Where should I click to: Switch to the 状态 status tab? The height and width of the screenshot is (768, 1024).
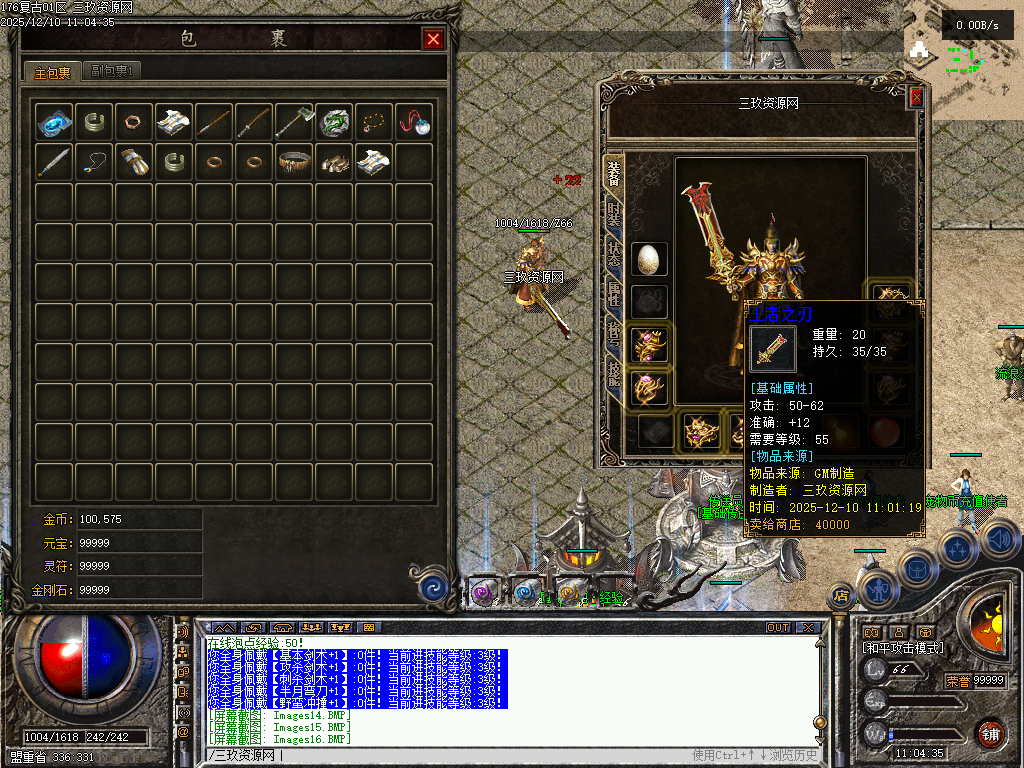point(614,256)
